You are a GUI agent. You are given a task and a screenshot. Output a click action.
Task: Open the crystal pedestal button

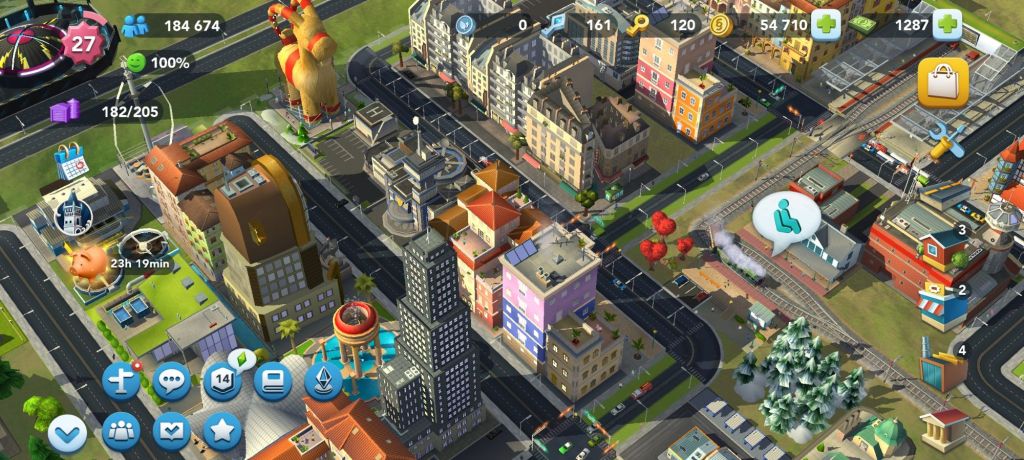pyautogui.click(x=323, y=381)
